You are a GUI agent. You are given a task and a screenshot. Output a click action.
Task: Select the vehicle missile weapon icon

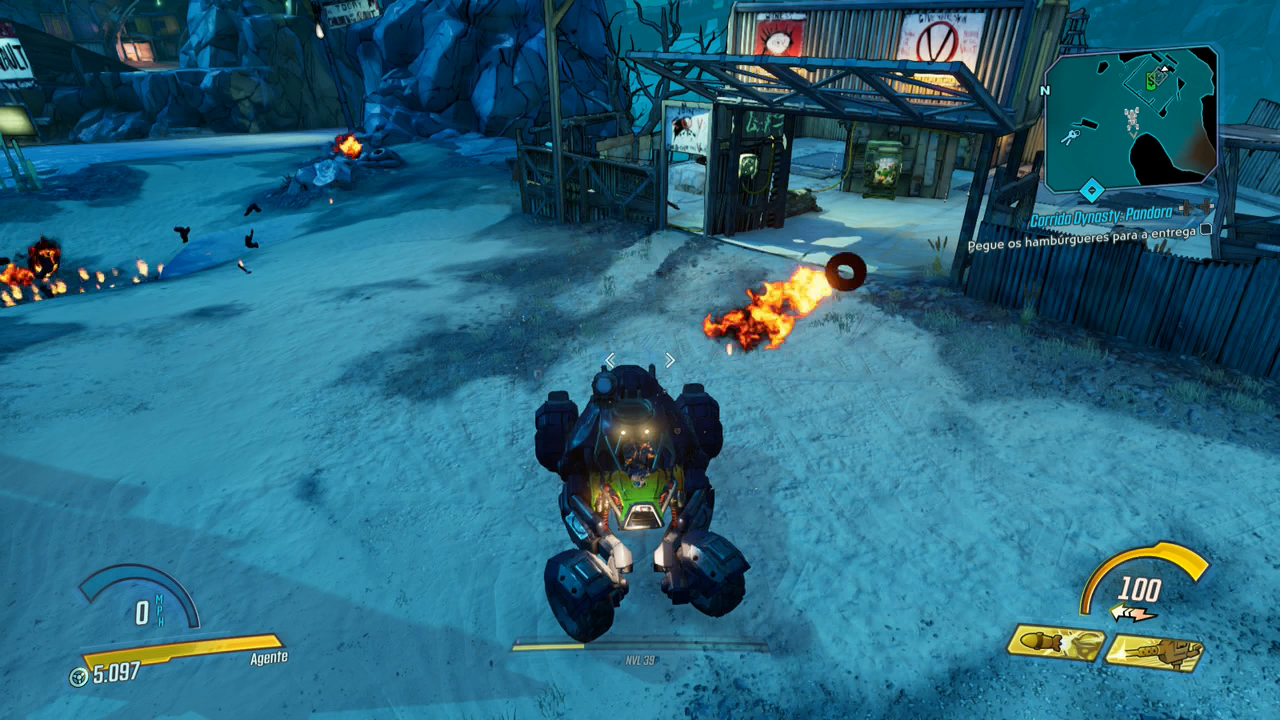pos(1055,643)
